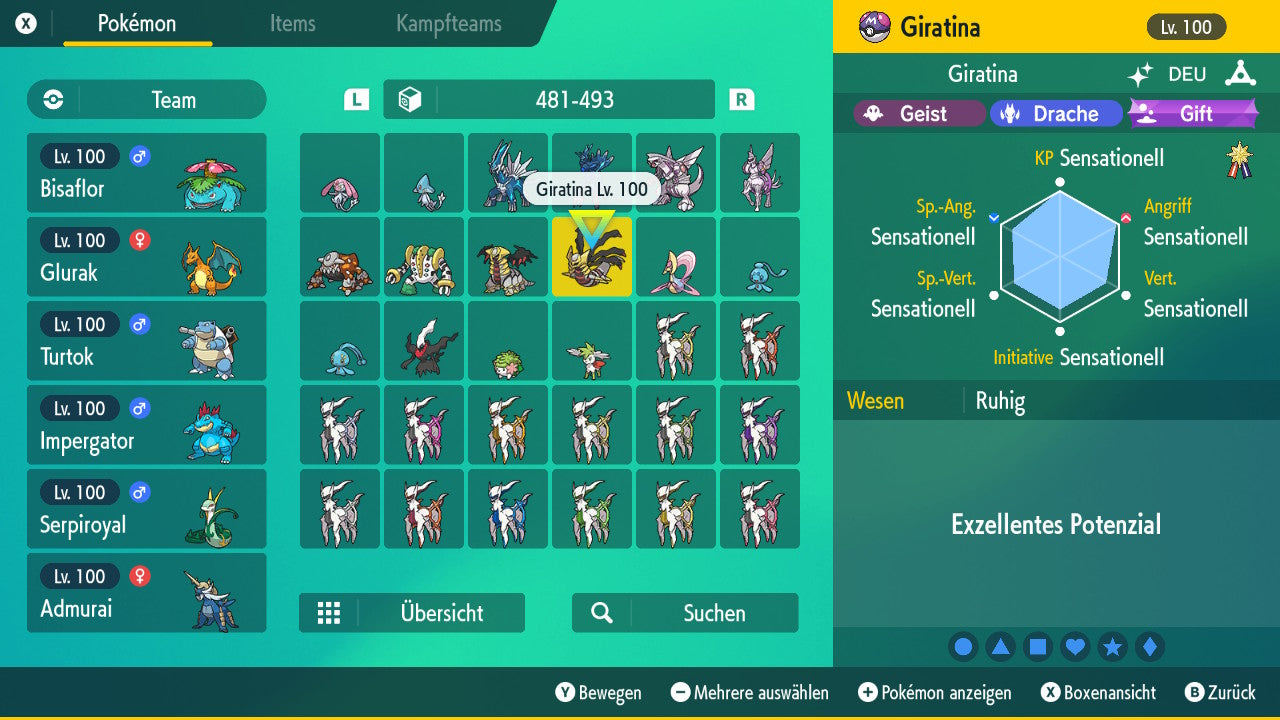Switch to the Items tab
The height and width of the screenshot is (720, 1280).
(292, 24)
